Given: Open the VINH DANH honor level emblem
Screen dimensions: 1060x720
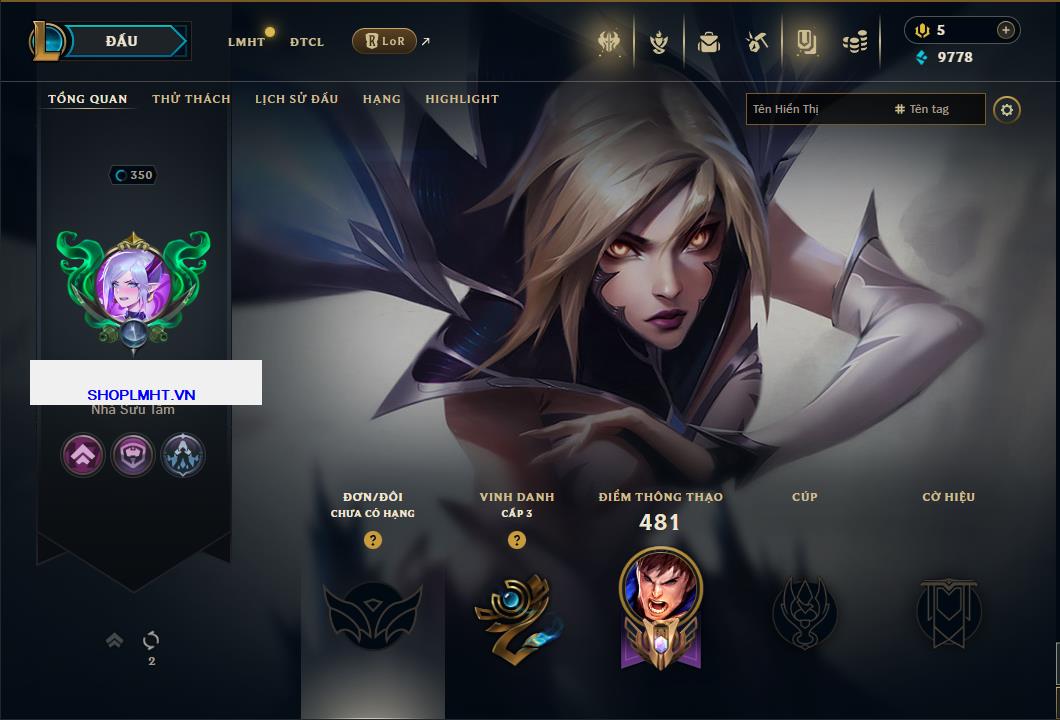Looking at the screenshot, I should [516, 614].
